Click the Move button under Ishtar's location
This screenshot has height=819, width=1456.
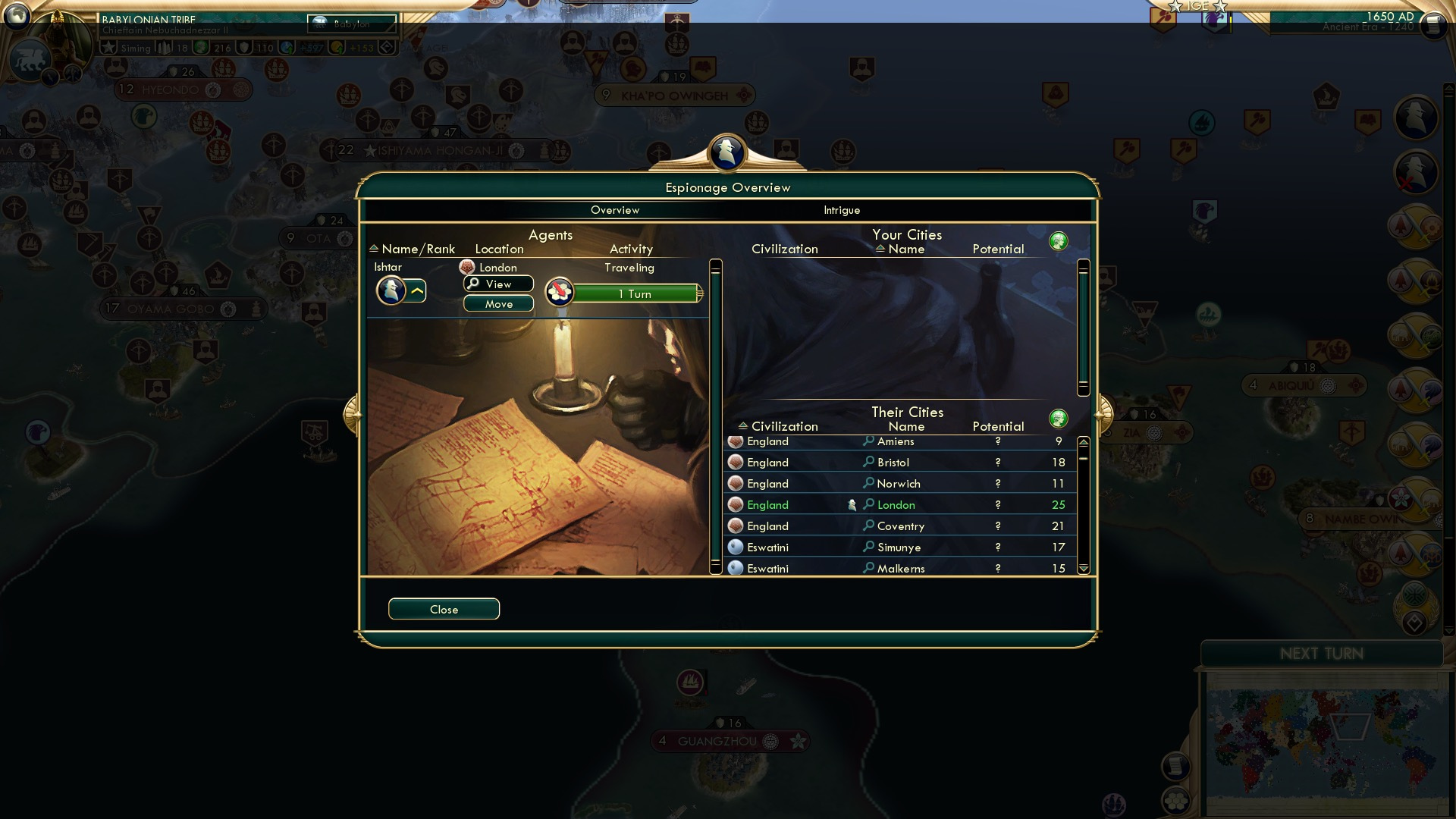point(497,303)
